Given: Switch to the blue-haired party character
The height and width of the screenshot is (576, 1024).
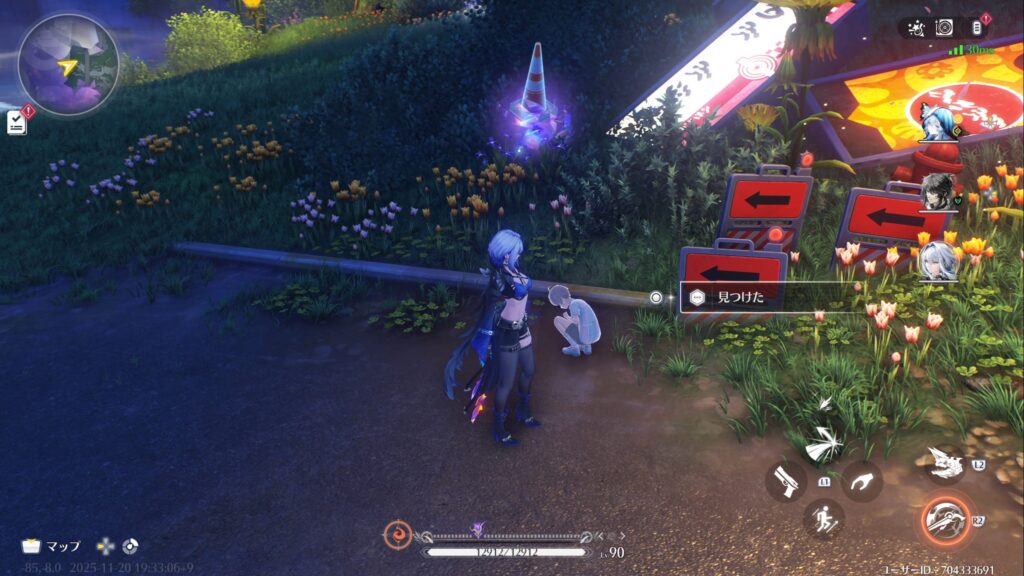Looking at the screenshot, I should click(934, 118).
